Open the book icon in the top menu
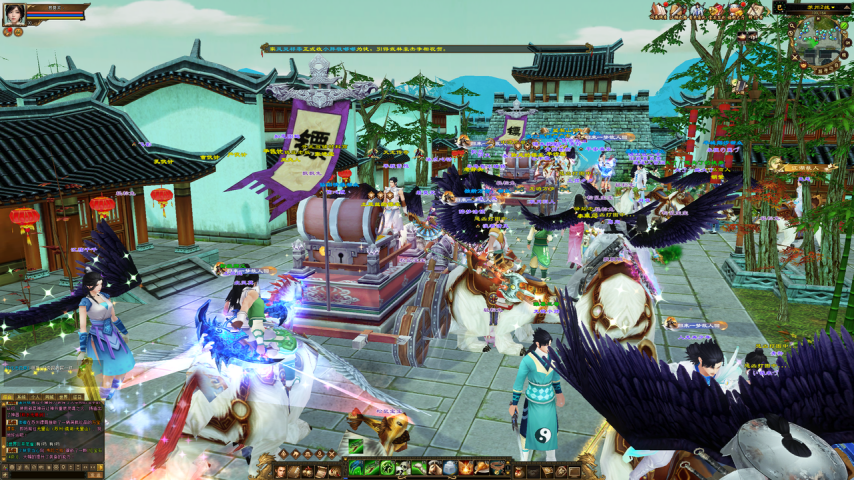Viewport: 854px width, 480px height. click(658, 10)
